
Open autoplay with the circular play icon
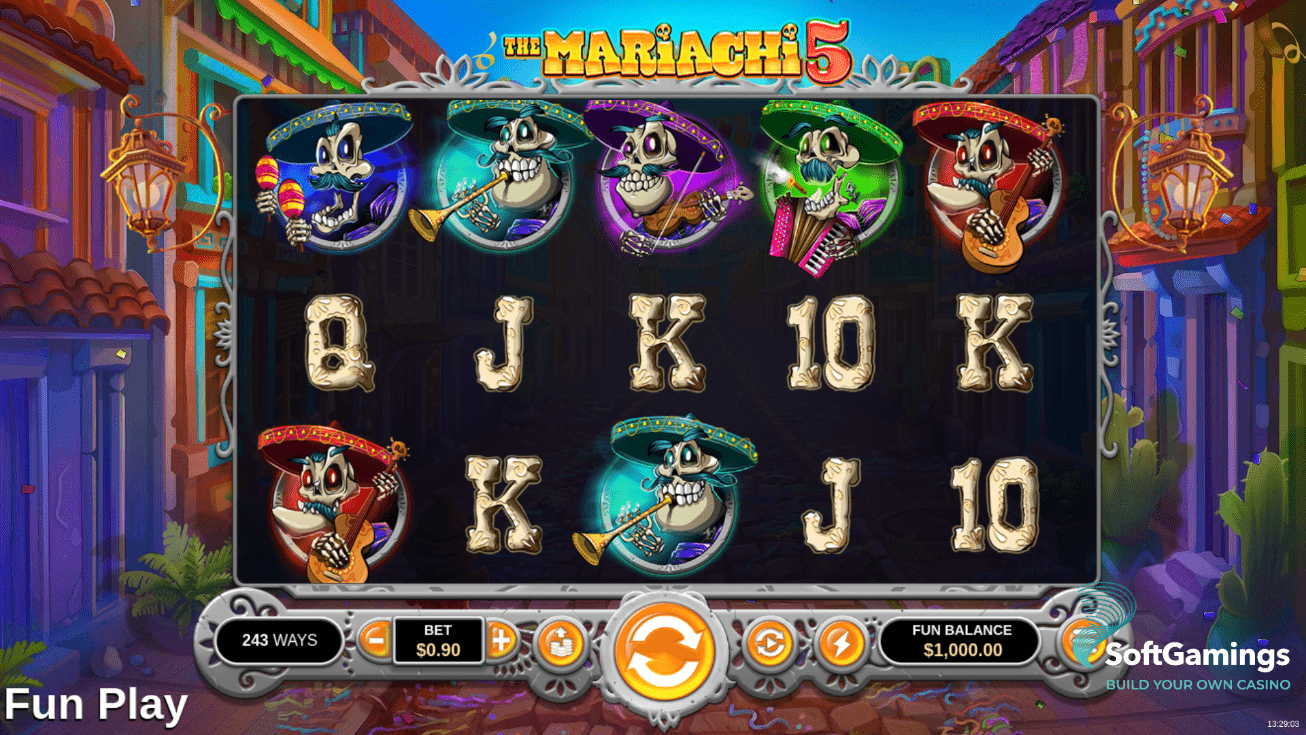tap(770, 644)
